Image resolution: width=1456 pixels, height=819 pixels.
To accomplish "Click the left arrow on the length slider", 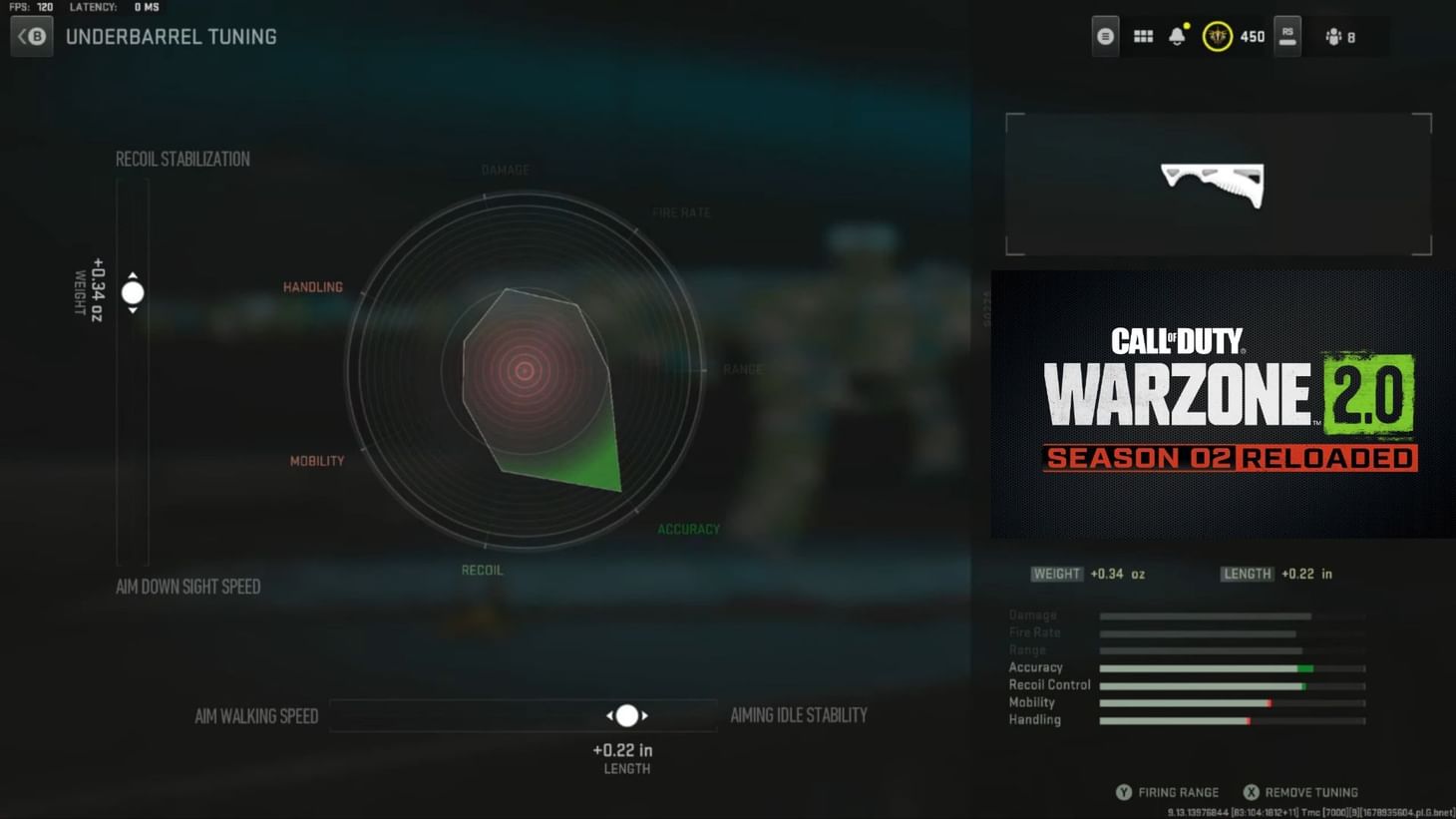I will tap(610, 715).
